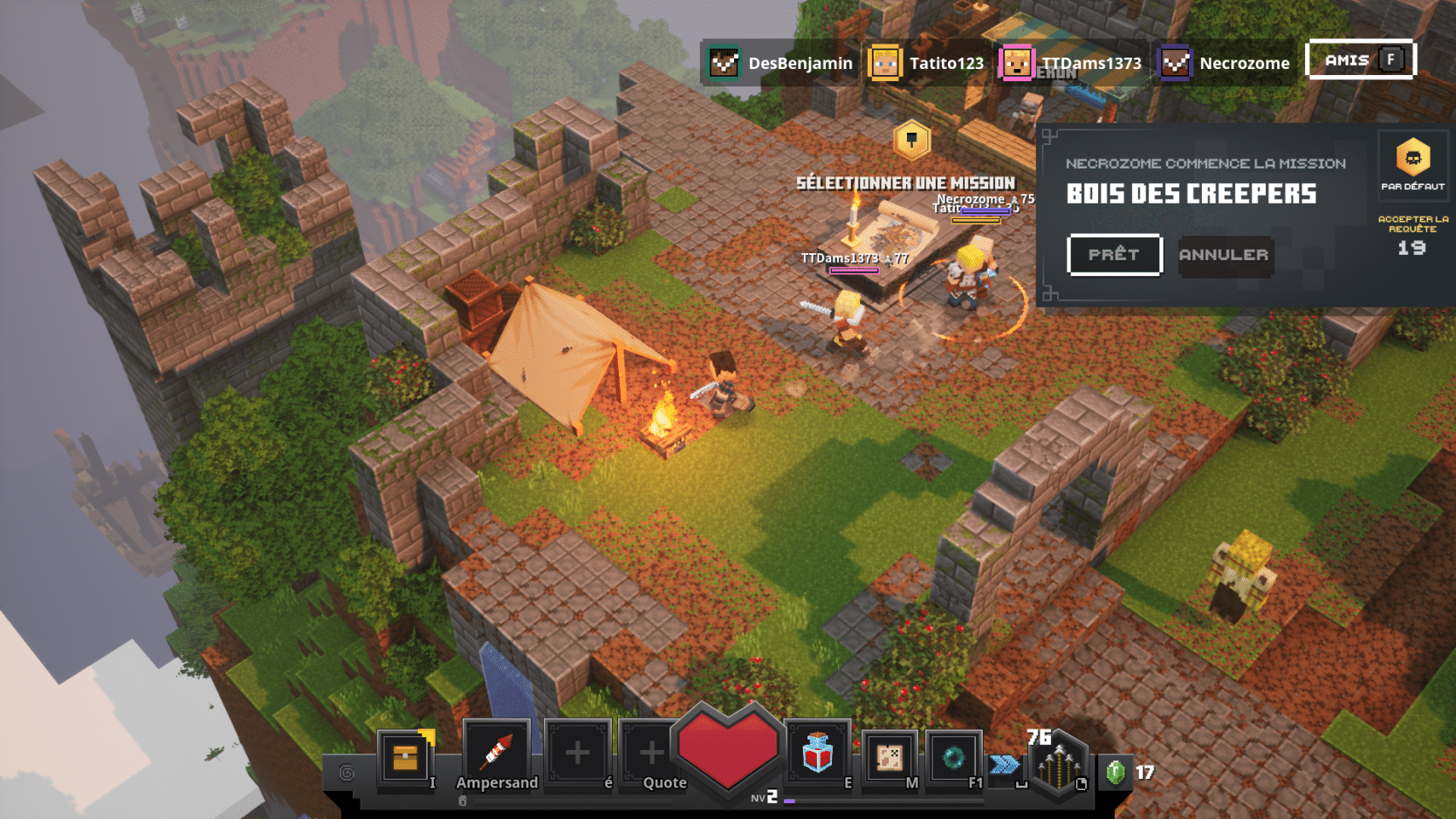Viewport: 1456px width, 819px height.
Task: Open the AMIS friends panel
Action: tap(1359, 60)
